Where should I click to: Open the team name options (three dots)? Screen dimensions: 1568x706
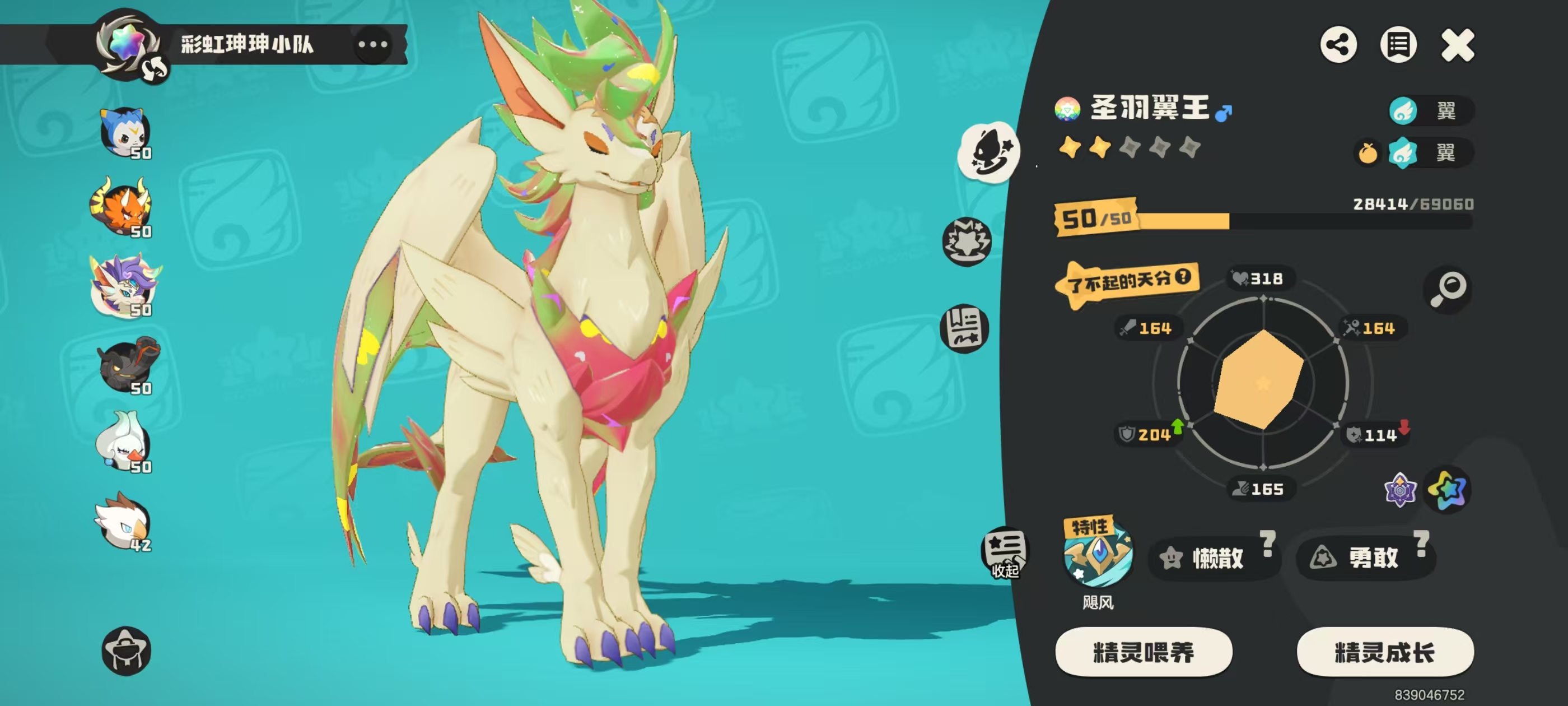372,44
